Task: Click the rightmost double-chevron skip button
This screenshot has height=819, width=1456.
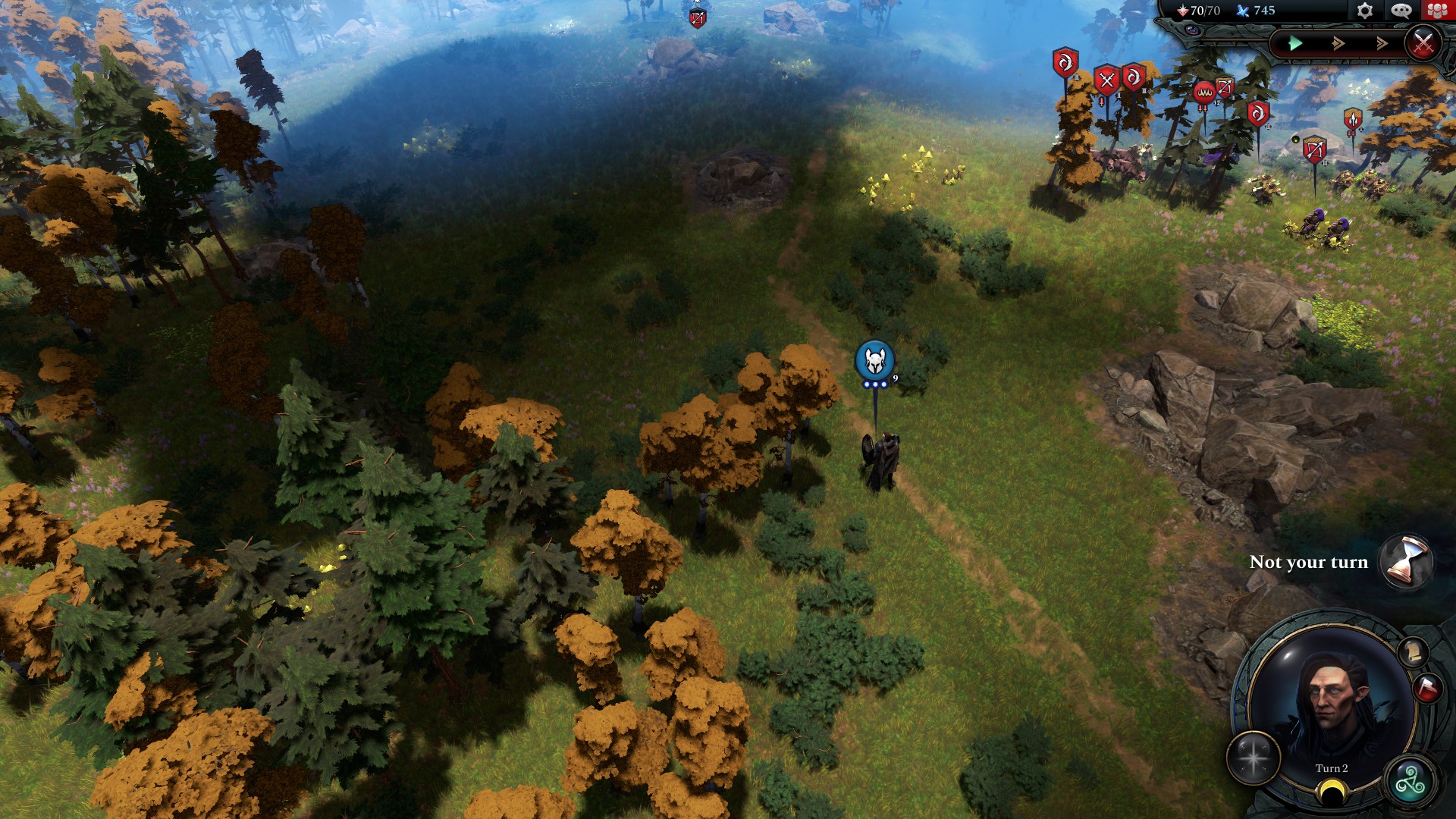Action: click(1382, 43)
